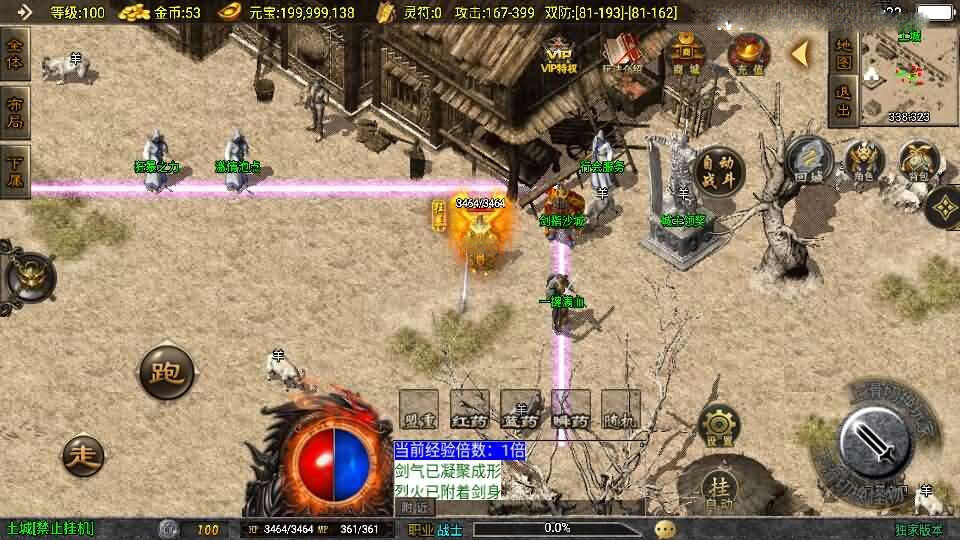Use the 蓝药 blue potion slot

point(520,409)
